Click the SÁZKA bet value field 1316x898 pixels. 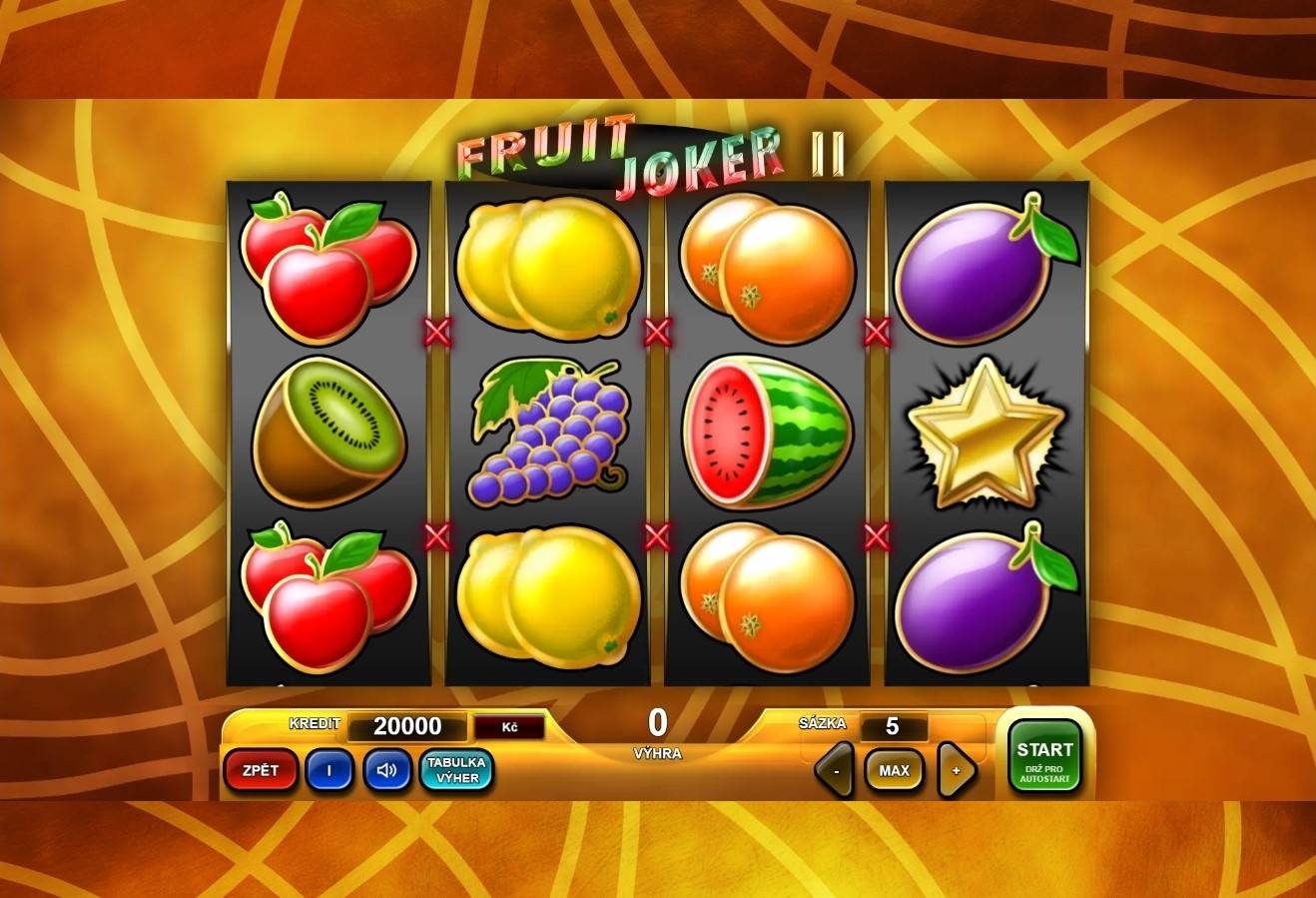896,726
